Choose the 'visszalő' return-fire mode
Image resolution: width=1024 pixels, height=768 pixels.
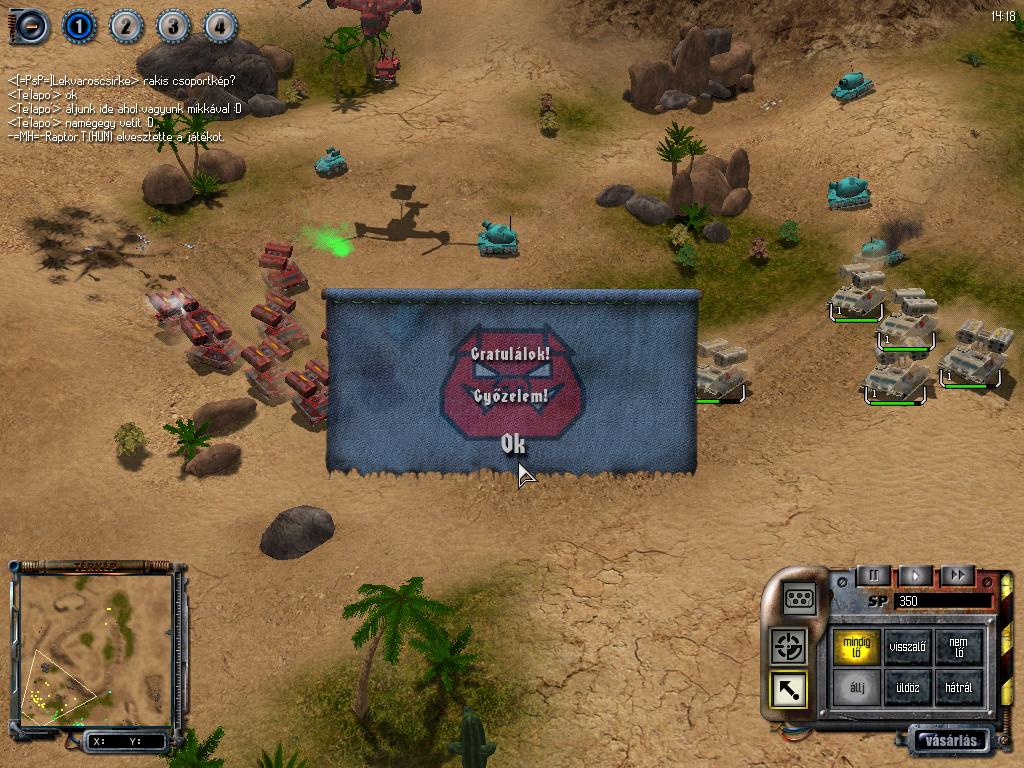tap(908, 646)
